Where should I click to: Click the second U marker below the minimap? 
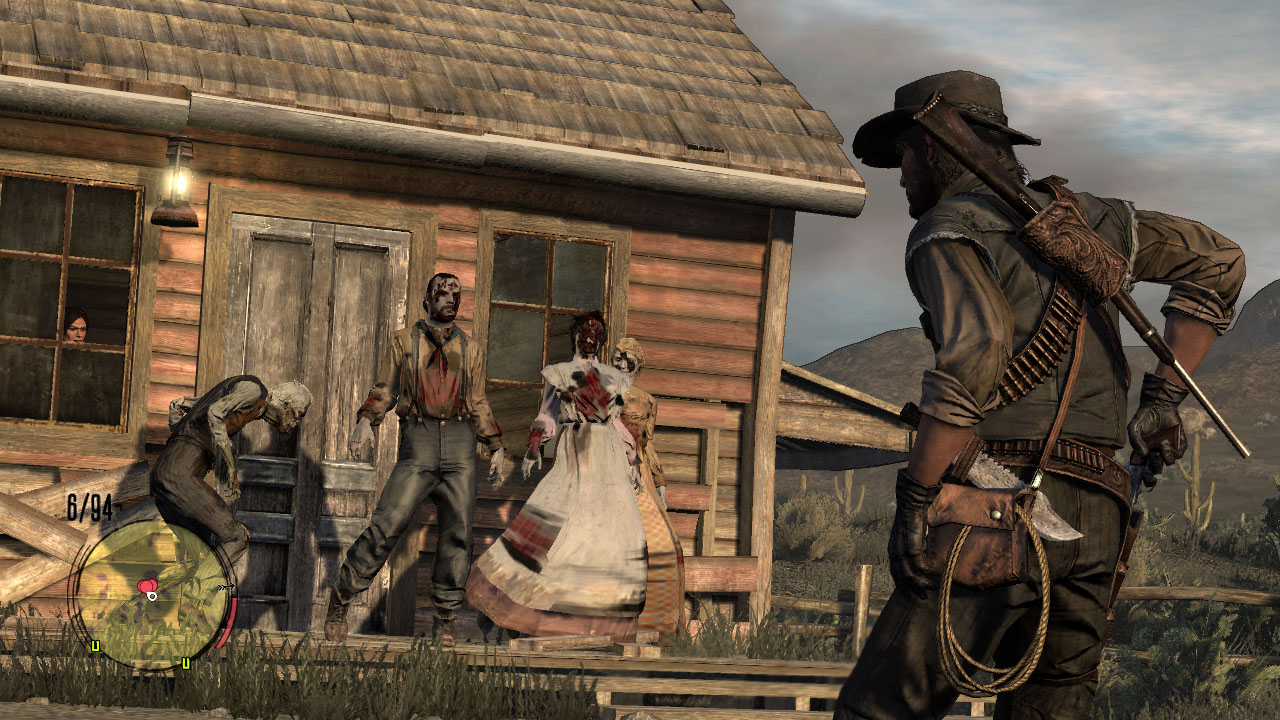pyautogui.click(x=186, y=663)
